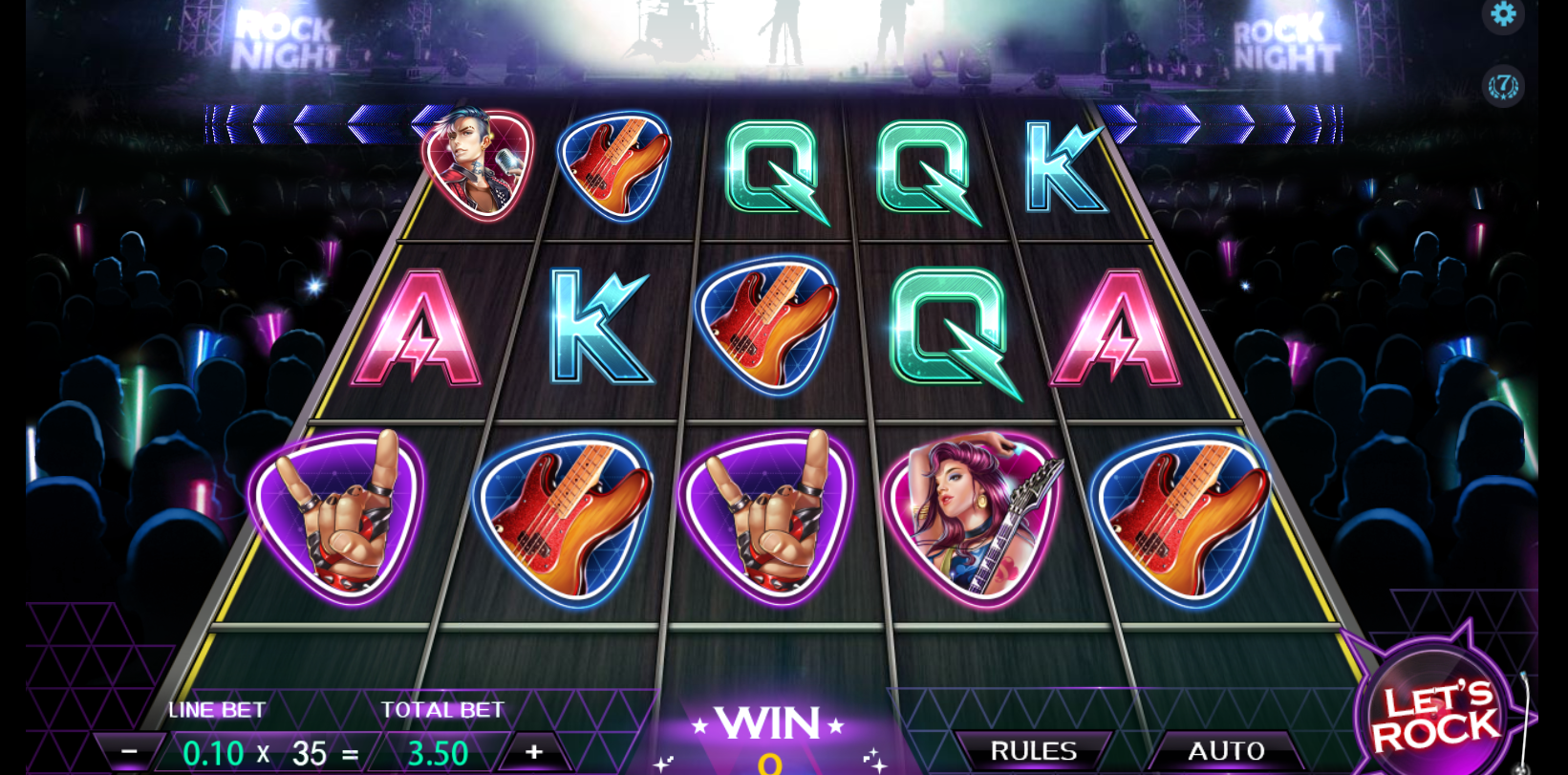Open the Rules paytable
1568x775 pixels.
(x=1033, y=751)
